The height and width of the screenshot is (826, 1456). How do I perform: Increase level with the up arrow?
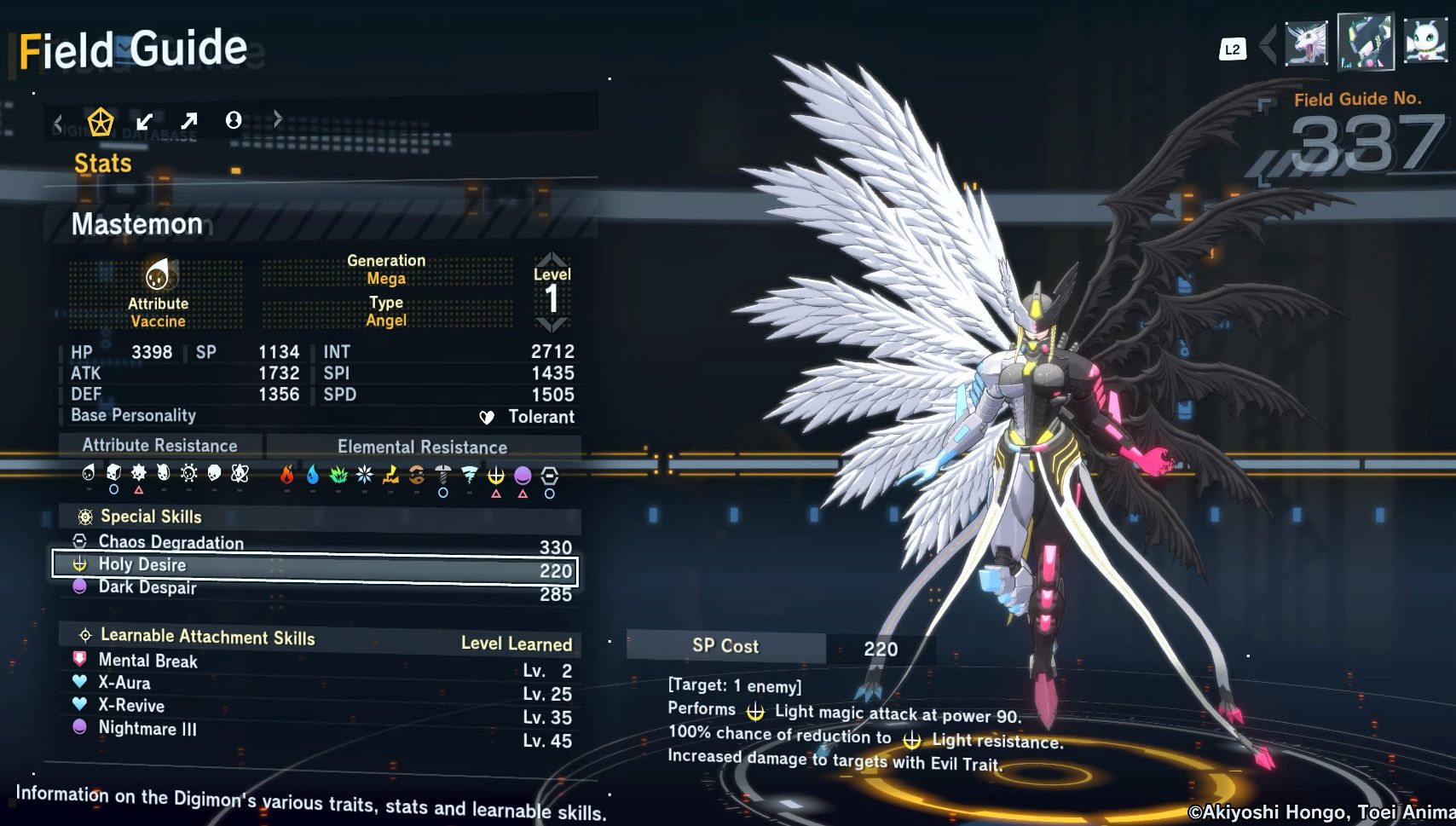552,258
